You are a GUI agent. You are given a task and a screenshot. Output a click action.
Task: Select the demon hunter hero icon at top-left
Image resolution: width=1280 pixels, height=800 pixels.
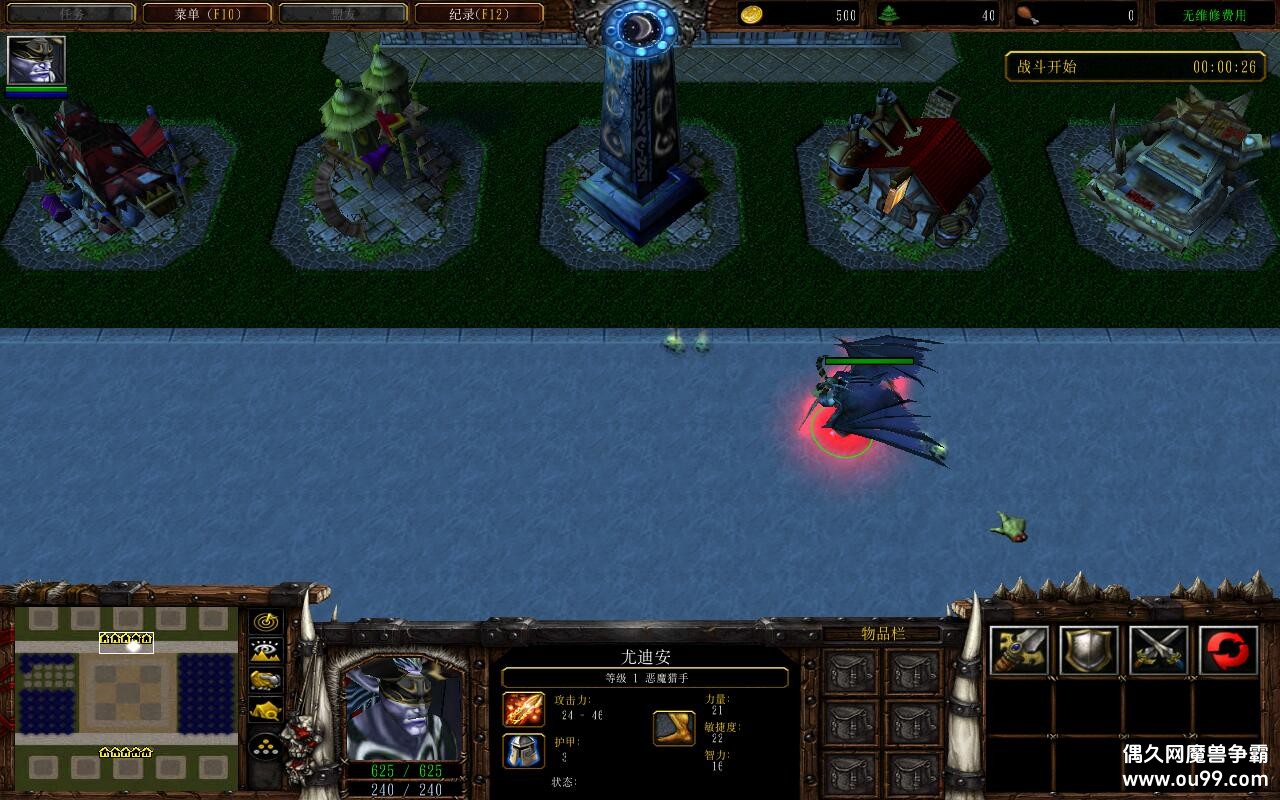36,61
